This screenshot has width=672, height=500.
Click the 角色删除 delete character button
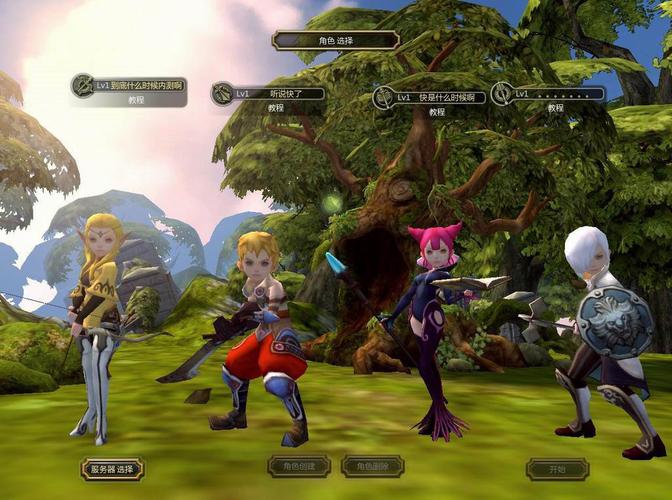(x=372, y=466)
